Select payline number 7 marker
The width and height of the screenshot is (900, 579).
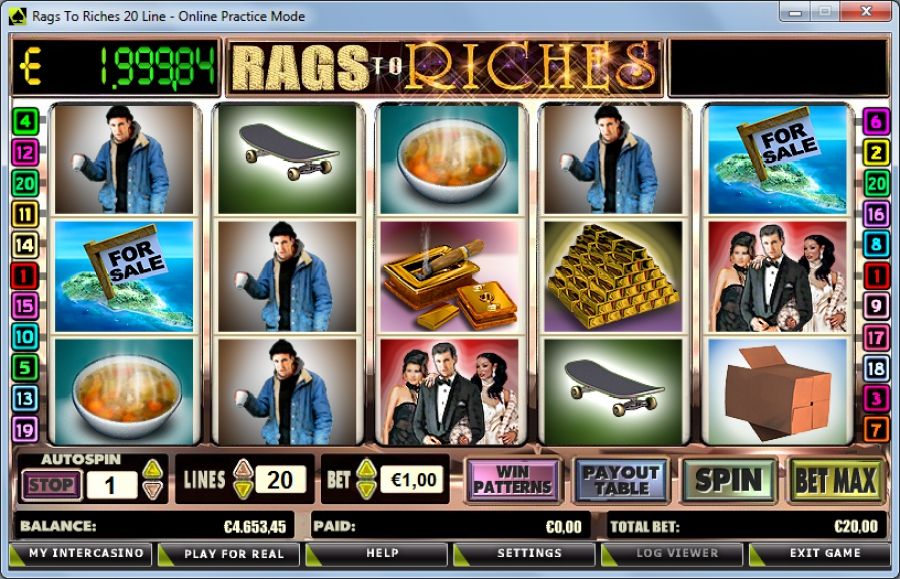coord(876,429)
